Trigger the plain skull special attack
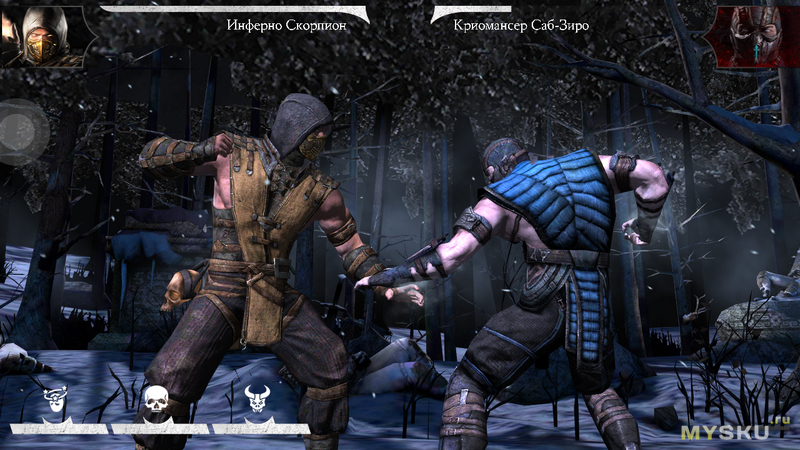Viewport: 800px width, 450px height. (x=156, y=401)
